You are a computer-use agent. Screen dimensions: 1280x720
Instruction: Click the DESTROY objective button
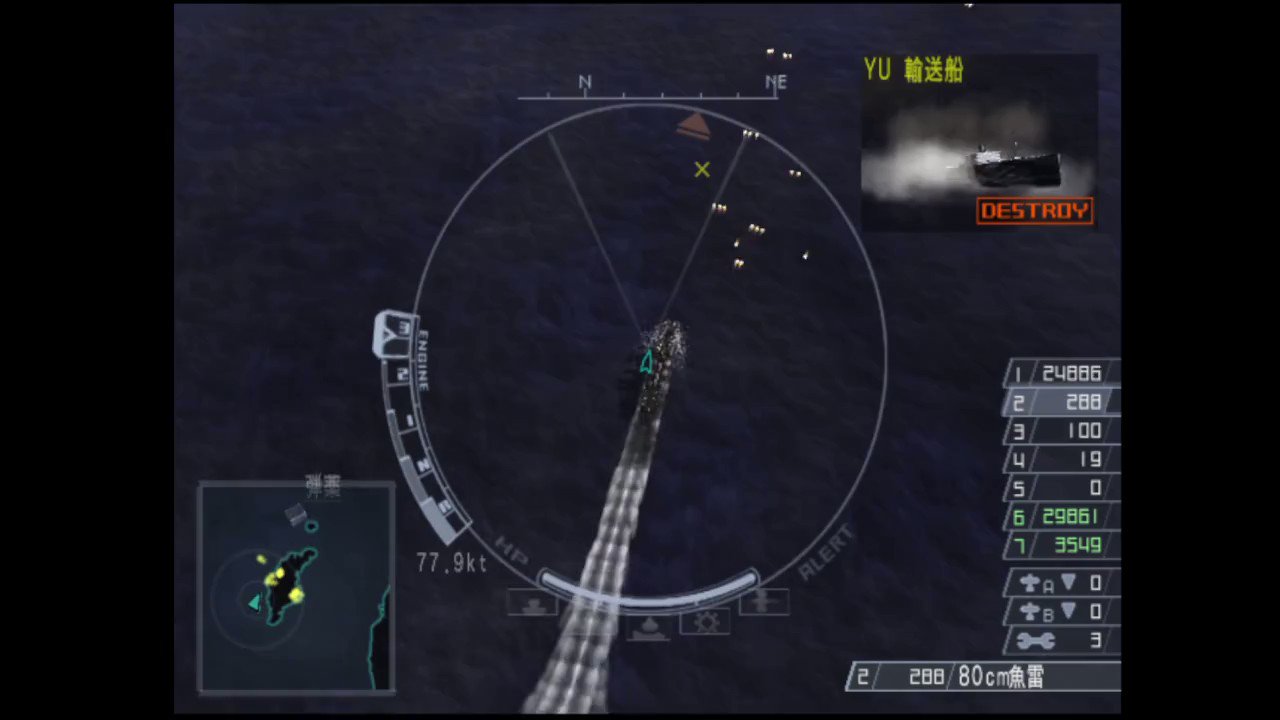1034,210
